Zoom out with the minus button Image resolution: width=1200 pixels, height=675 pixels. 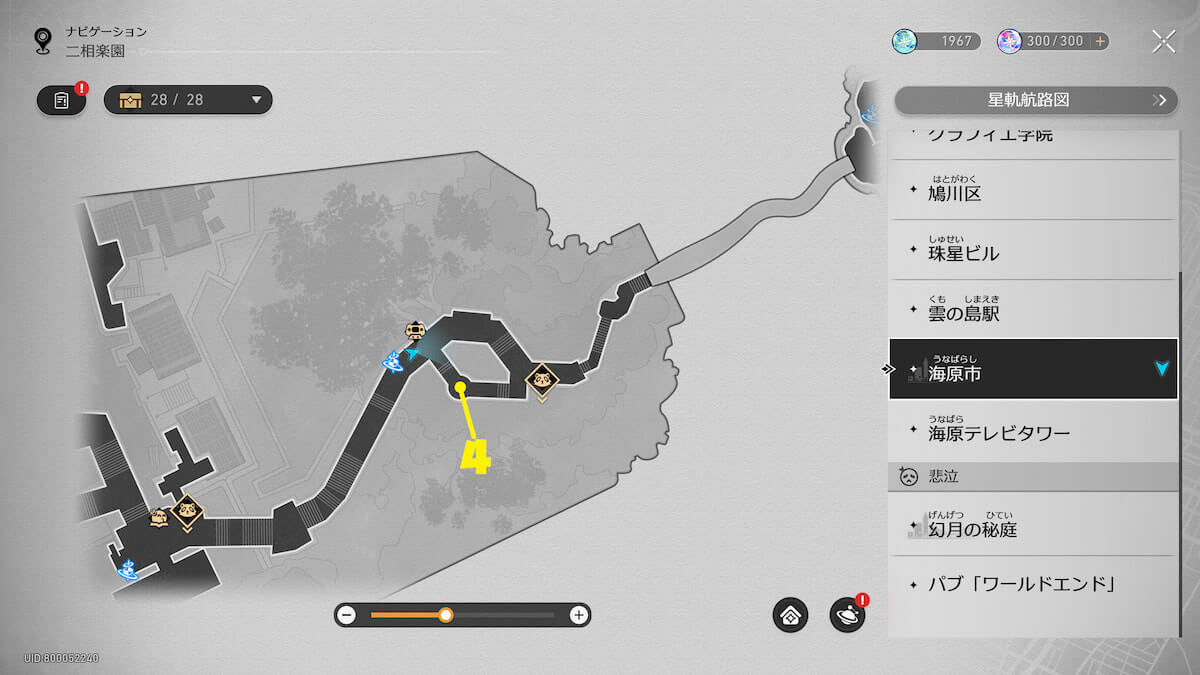346,615
